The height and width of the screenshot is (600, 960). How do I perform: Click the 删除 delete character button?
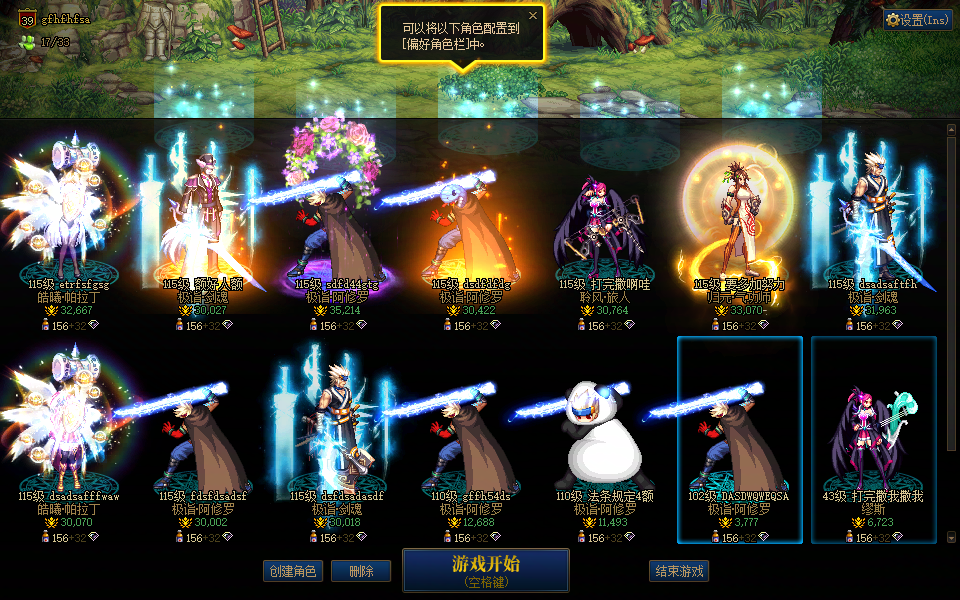tap(360, 571)
